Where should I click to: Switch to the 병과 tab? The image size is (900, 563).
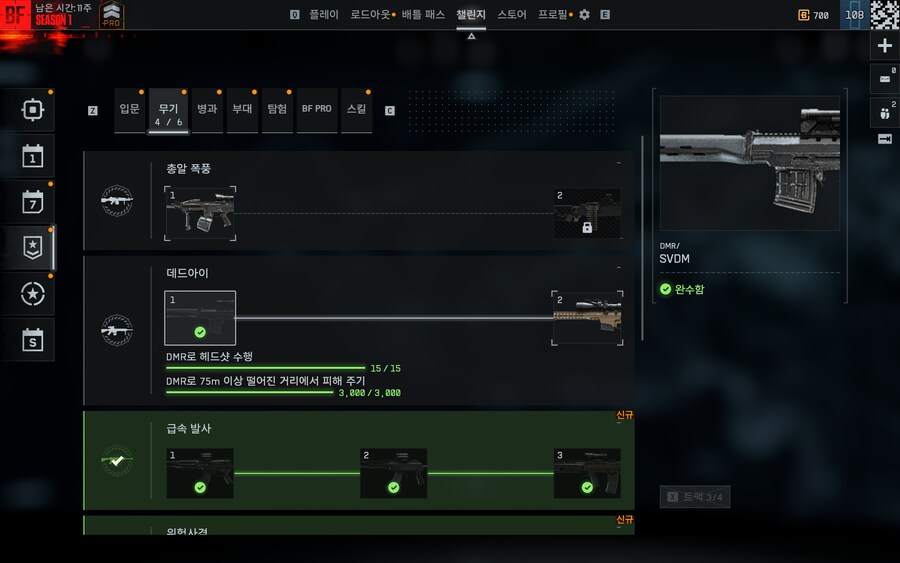pyautogui.click(x=207, y=109)
